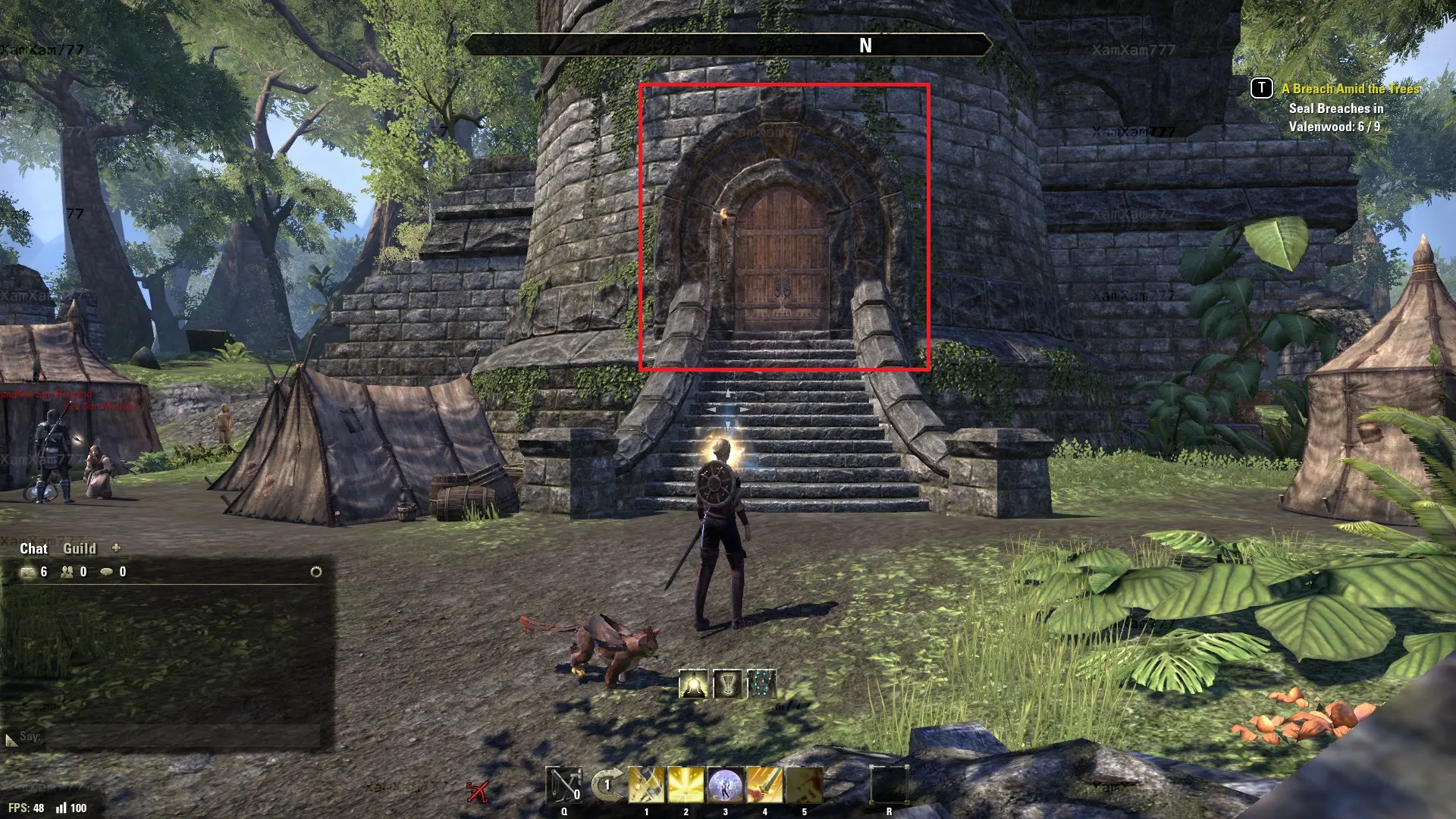Image resolution: width=1456 pixels, height=819 pixels.
Task: Add a new chat tab with plus icon
Action: click(x=116, y=548)
